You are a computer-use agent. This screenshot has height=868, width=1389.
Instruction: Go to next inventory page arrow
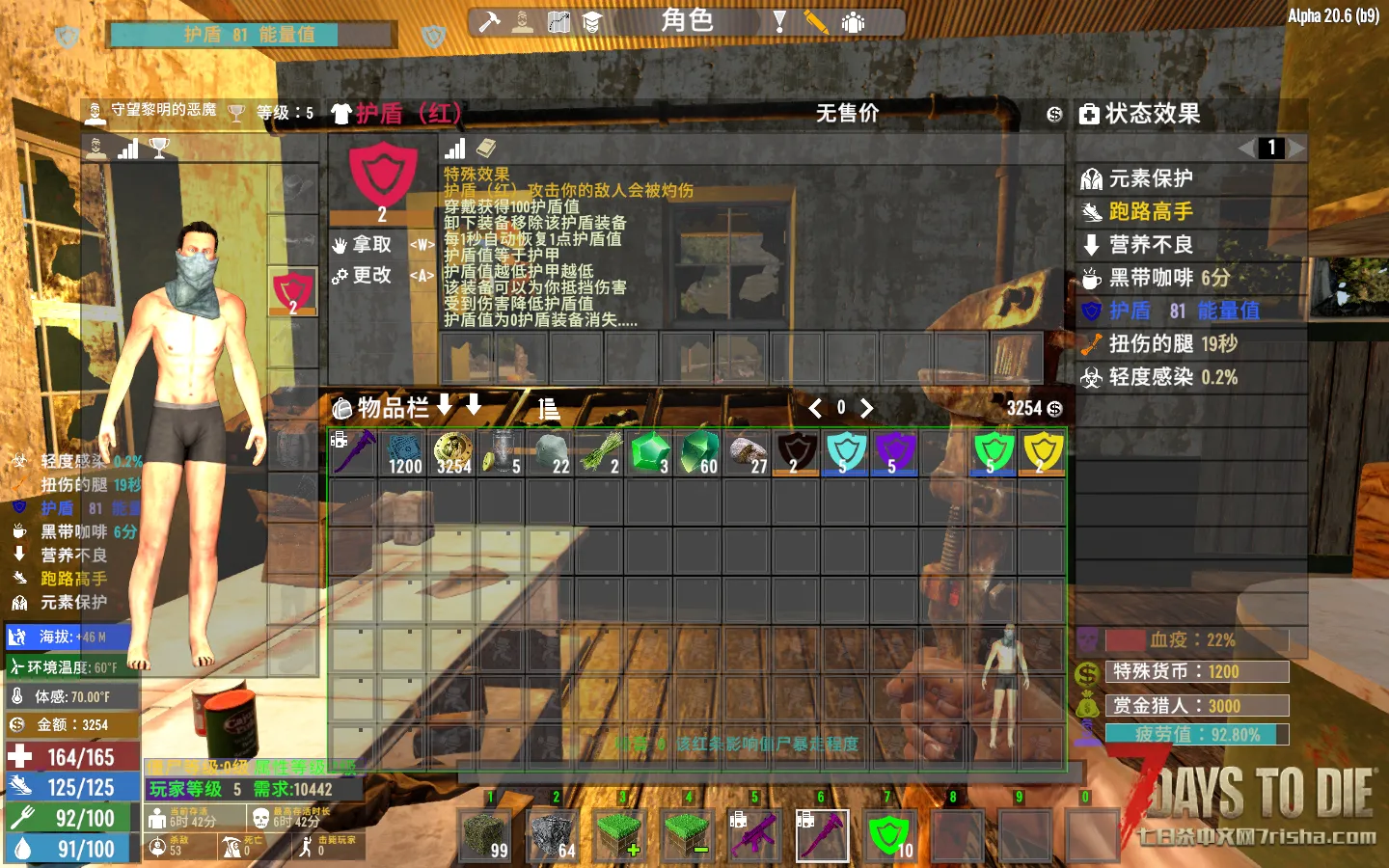(866, 408)
